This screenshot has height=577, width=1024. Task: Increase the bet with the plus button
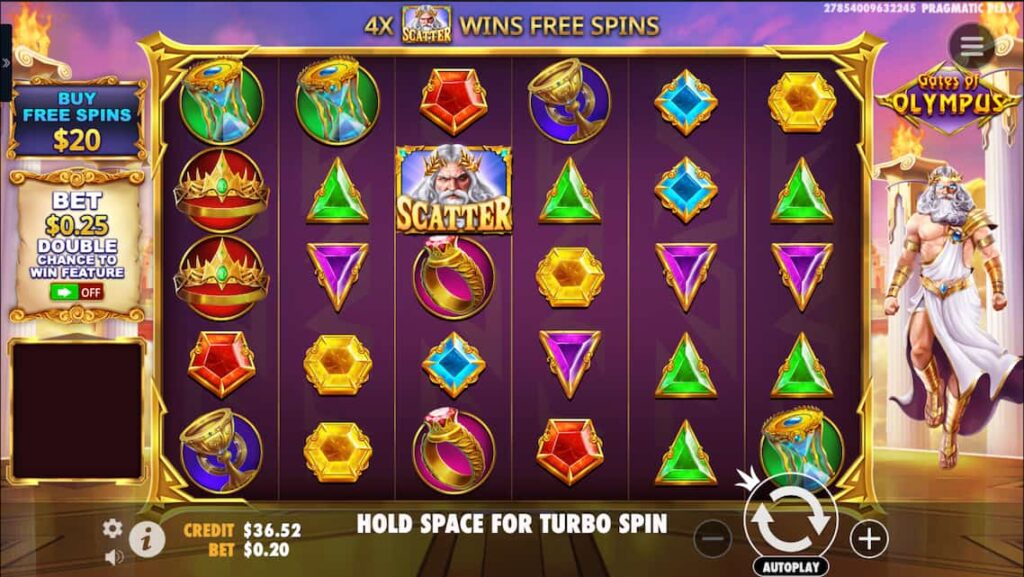click(869, 539)
